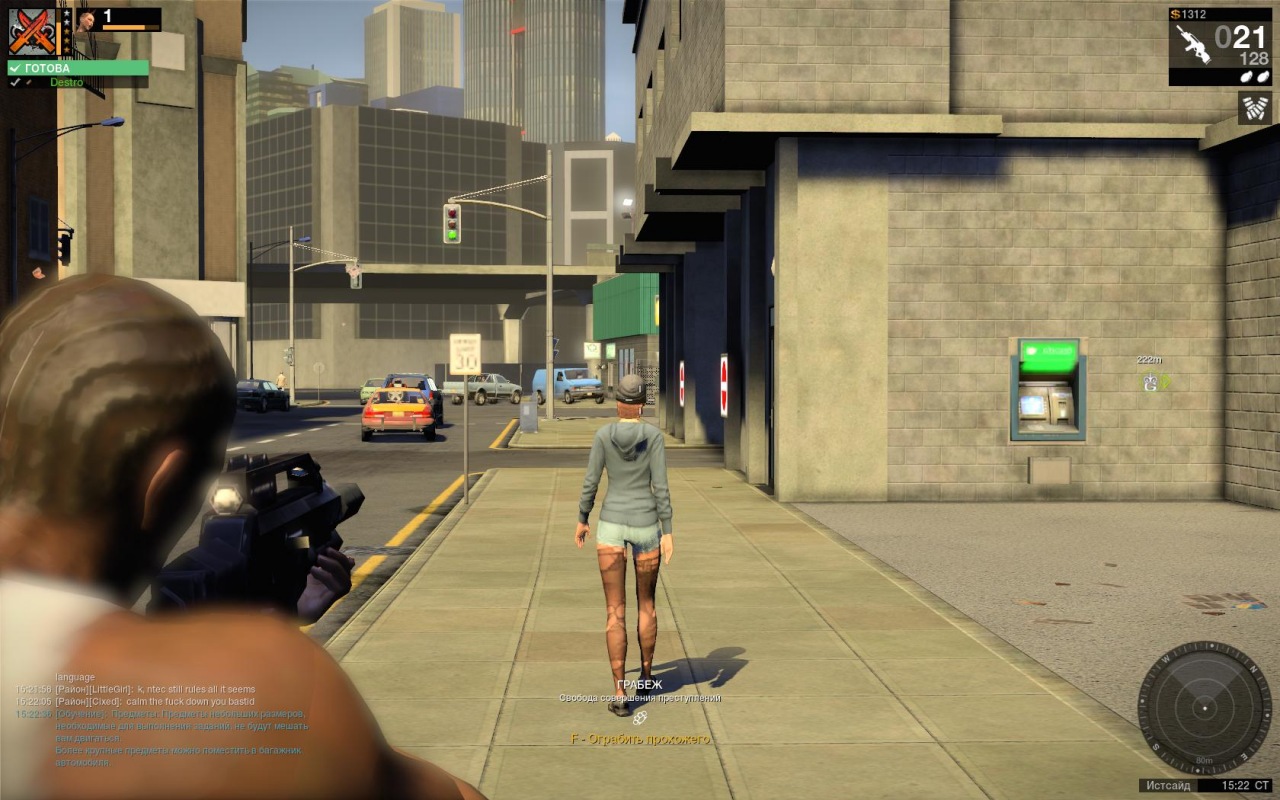Select the player portrait thumbnail
This screenshot has height=800, width=1280.
coord(84,20)
